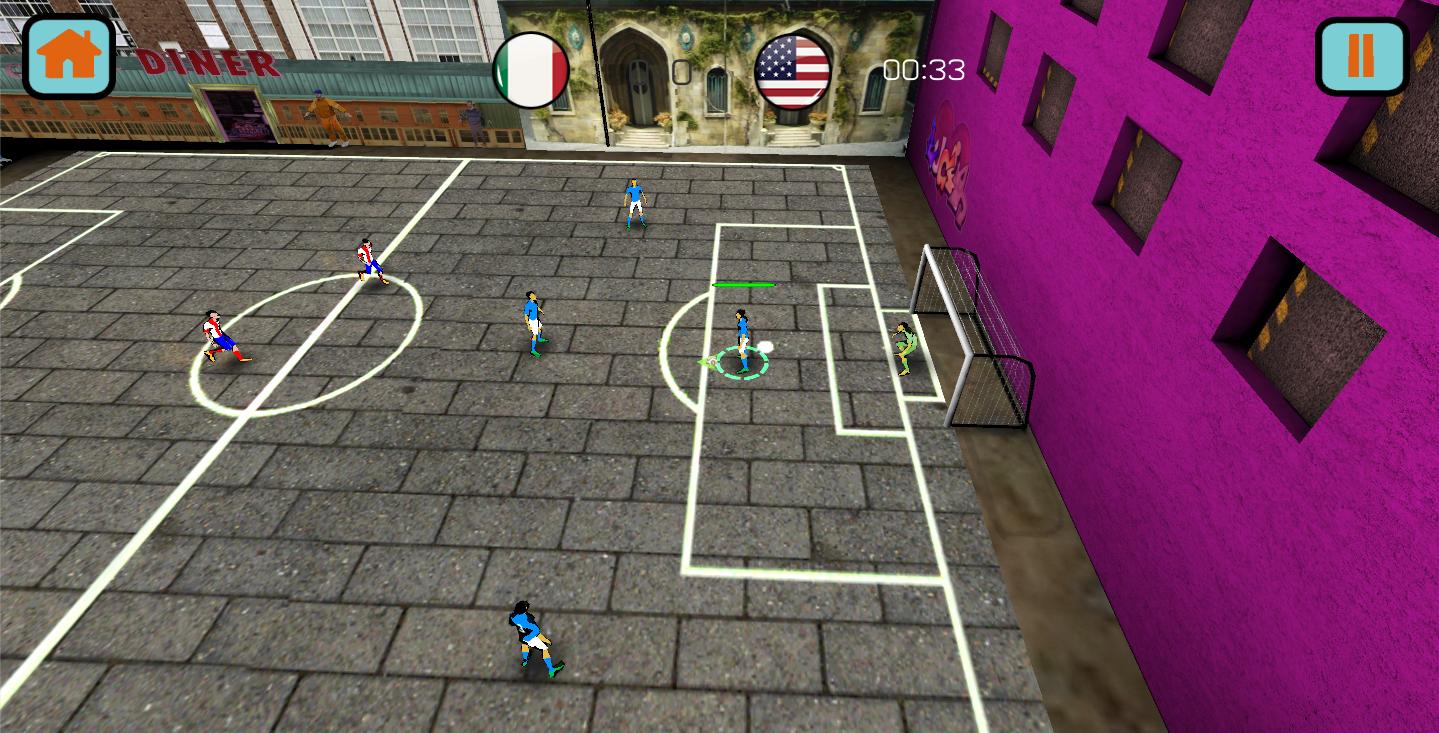Select the goalkeeper in the goal area
This screenshot has width=1439, height=733.
pyautogui.click(x=905, y=348)
